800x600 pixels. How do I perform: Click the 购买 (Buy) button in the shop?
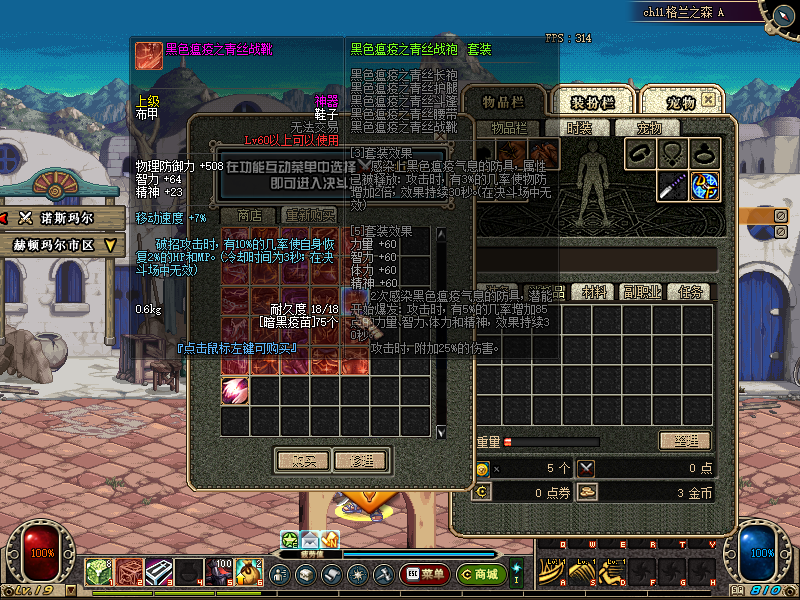tap(302, 461)
